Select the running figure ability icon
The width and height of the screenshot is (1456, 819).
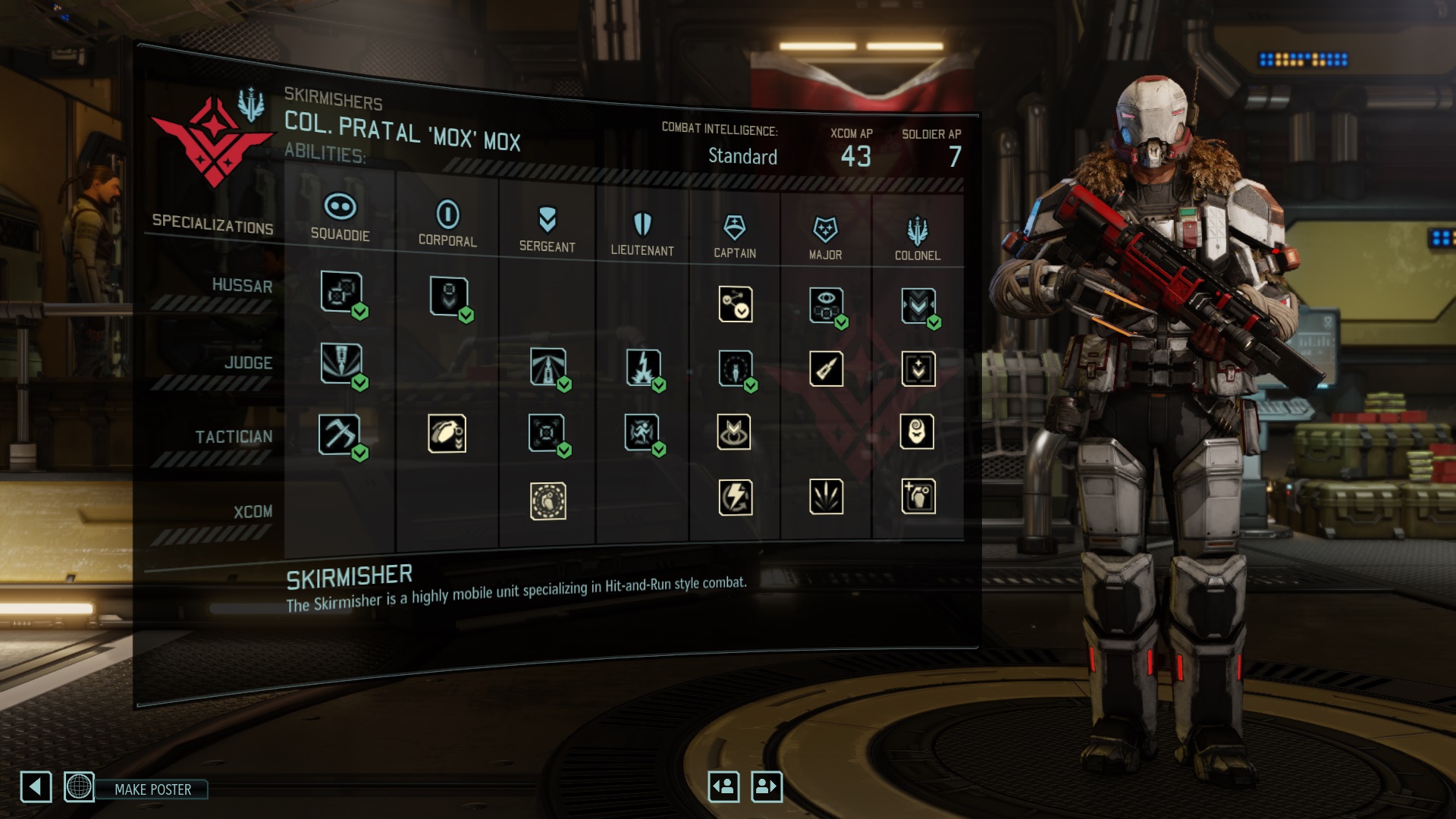642,432
